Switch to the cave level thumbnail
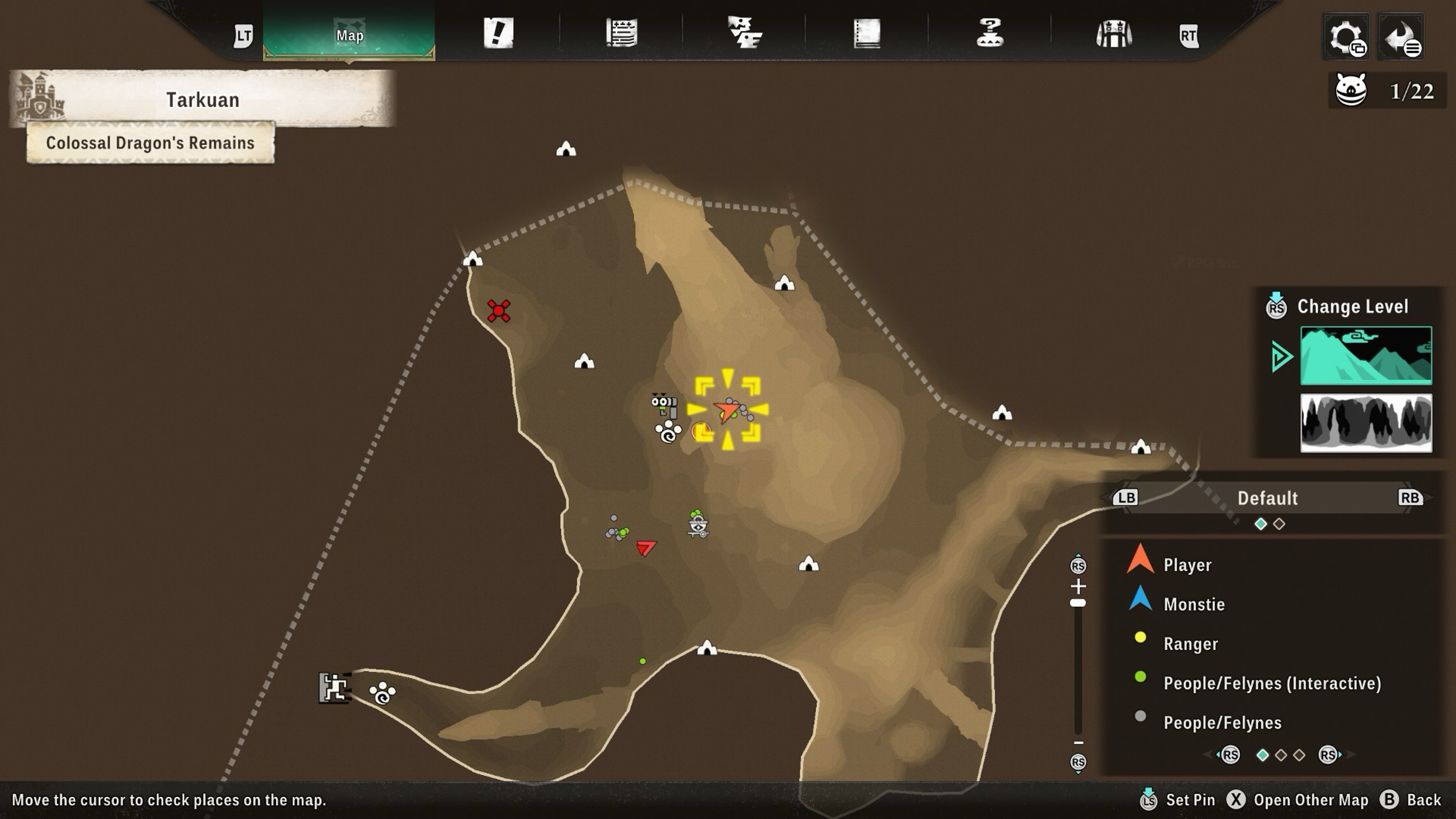Viewport: 1456px width, 819px height. click(1366, 423)
